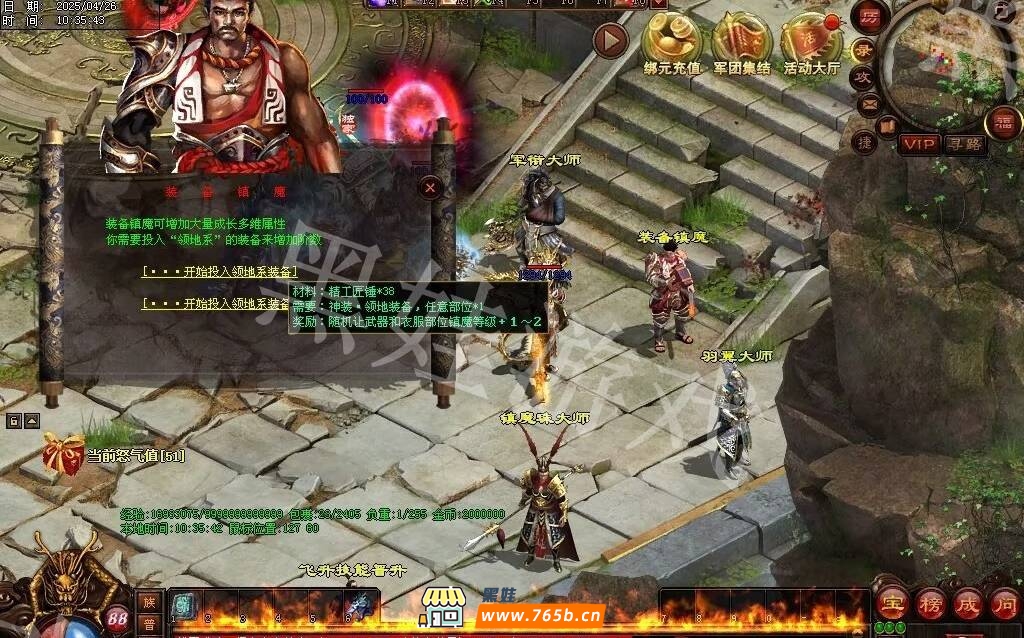The image size is (1024, 638).
Task: Open the 榜 ranking button
Action: pyautogui.click(x=930, y=603)
